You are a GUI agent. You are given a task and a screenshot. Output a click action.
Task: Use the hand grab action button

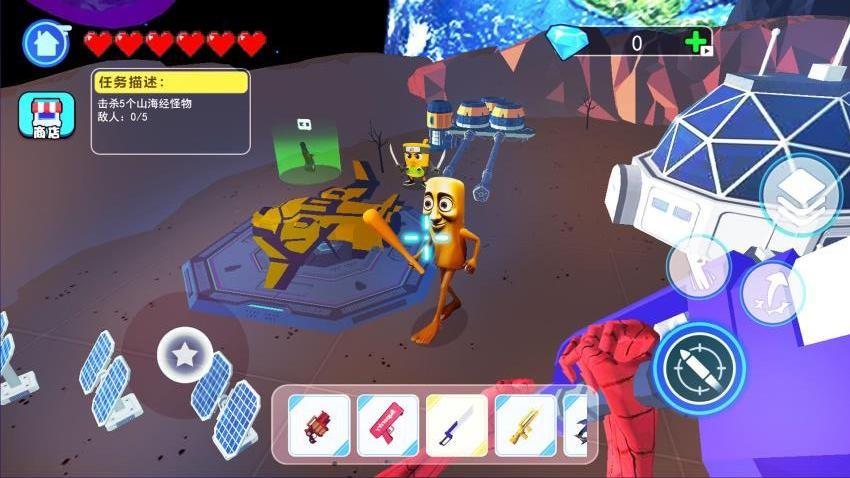(698, 267)
